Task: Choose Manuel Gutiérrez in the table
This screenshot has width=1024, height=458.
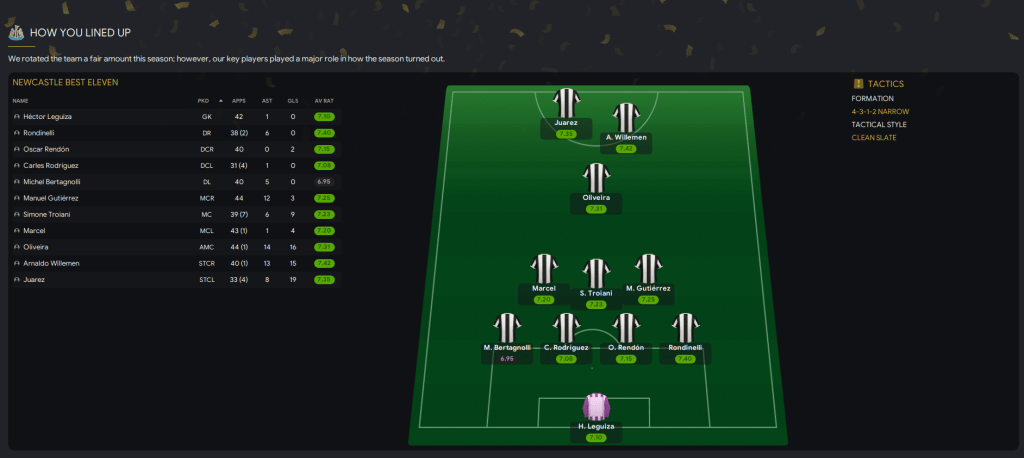Action: pyautogui.click(x=50, y=198)
